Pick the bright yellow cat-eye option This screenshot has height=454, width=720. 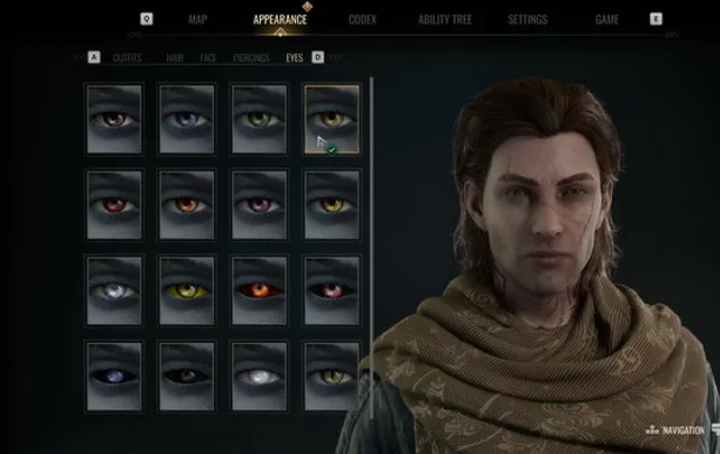click(x=187, y=290)
